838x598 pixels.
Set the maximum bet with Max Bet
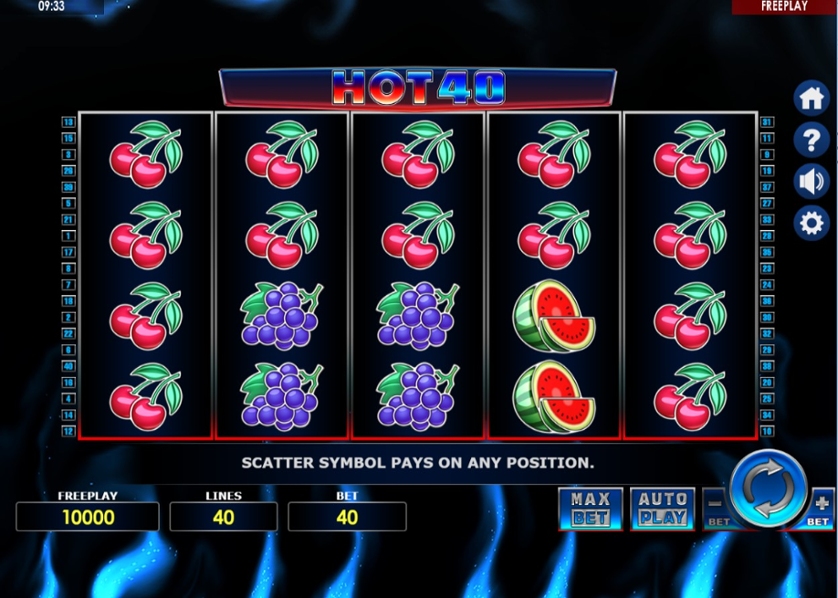coord(590,509)
